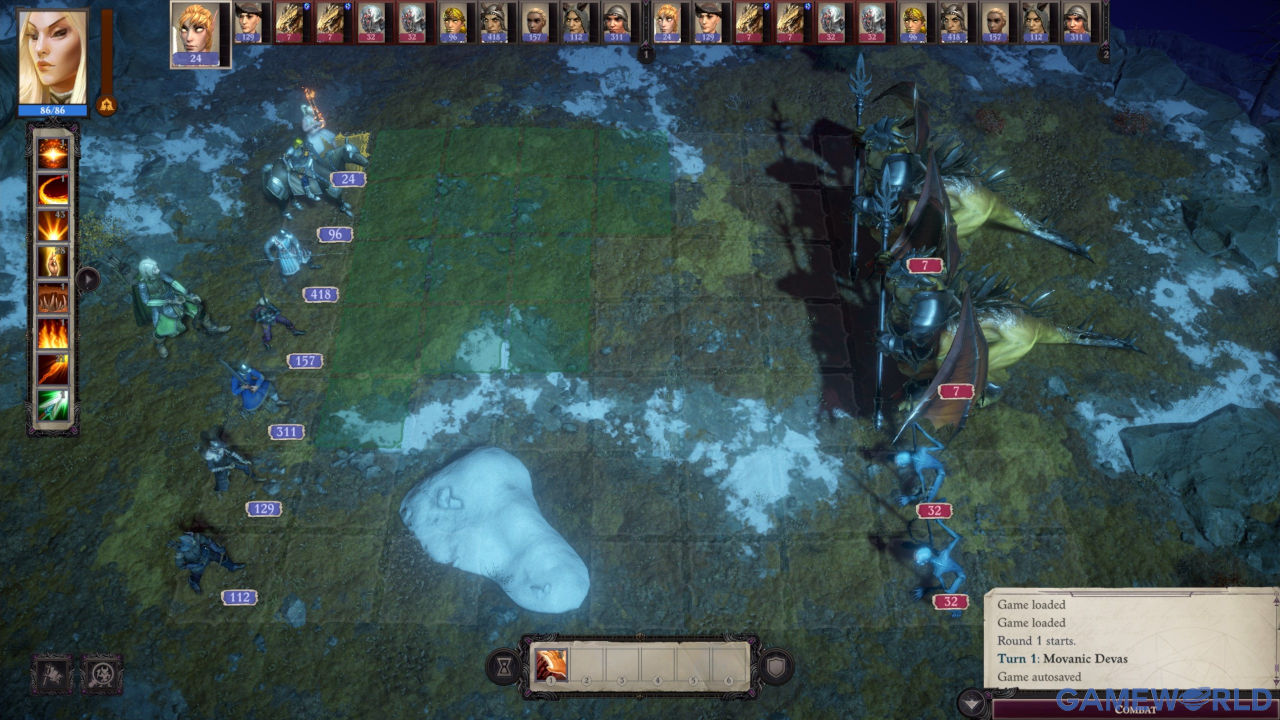Click the morale banner icon beside portrait
The height and width of the screenshot is (720, 1280).
click(x=106, y=103)
